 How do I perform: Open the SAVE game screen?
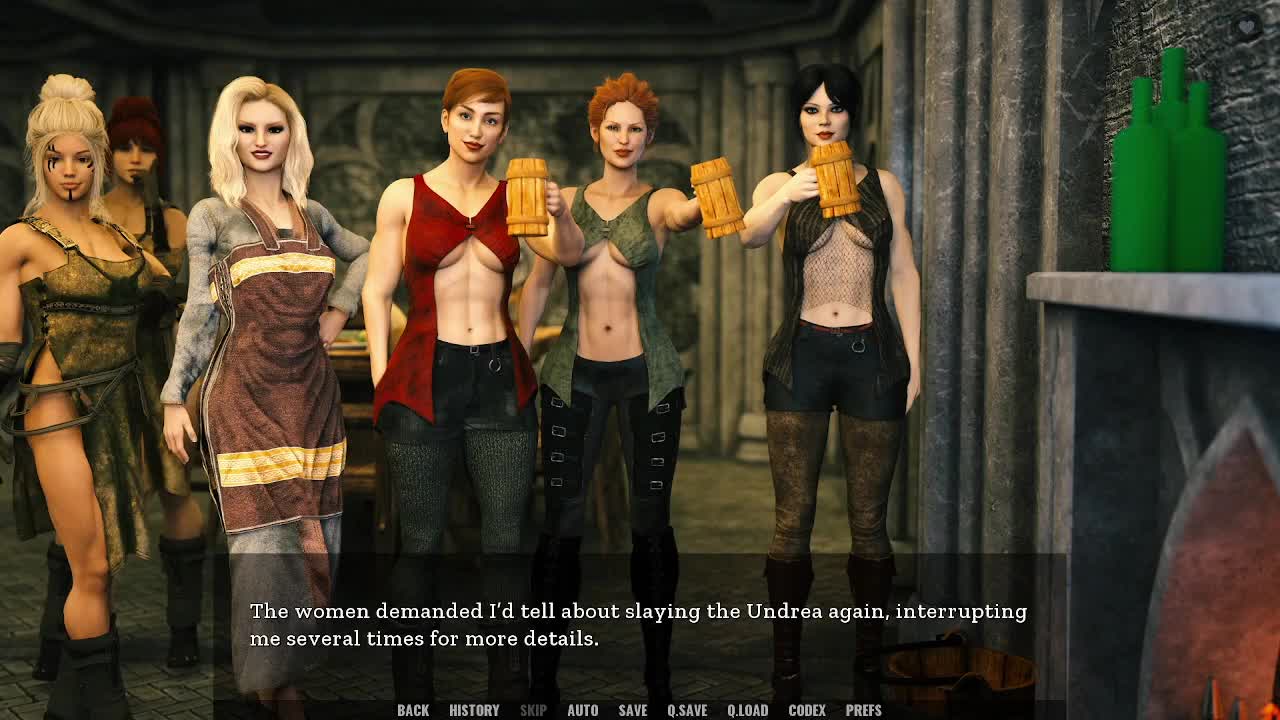tap(632, 710)
